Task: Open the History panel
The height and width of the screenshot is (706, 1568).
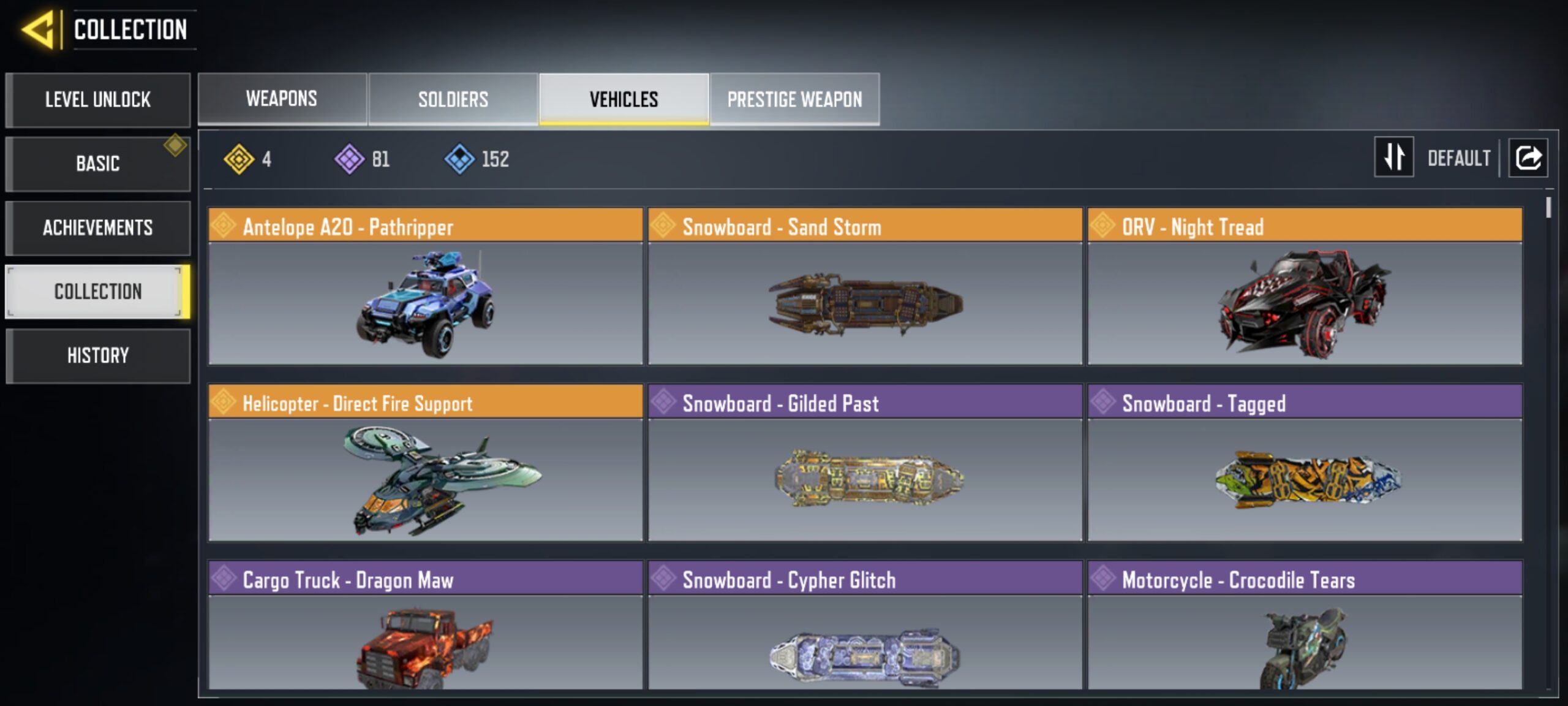Action: [x=98, y=355]
